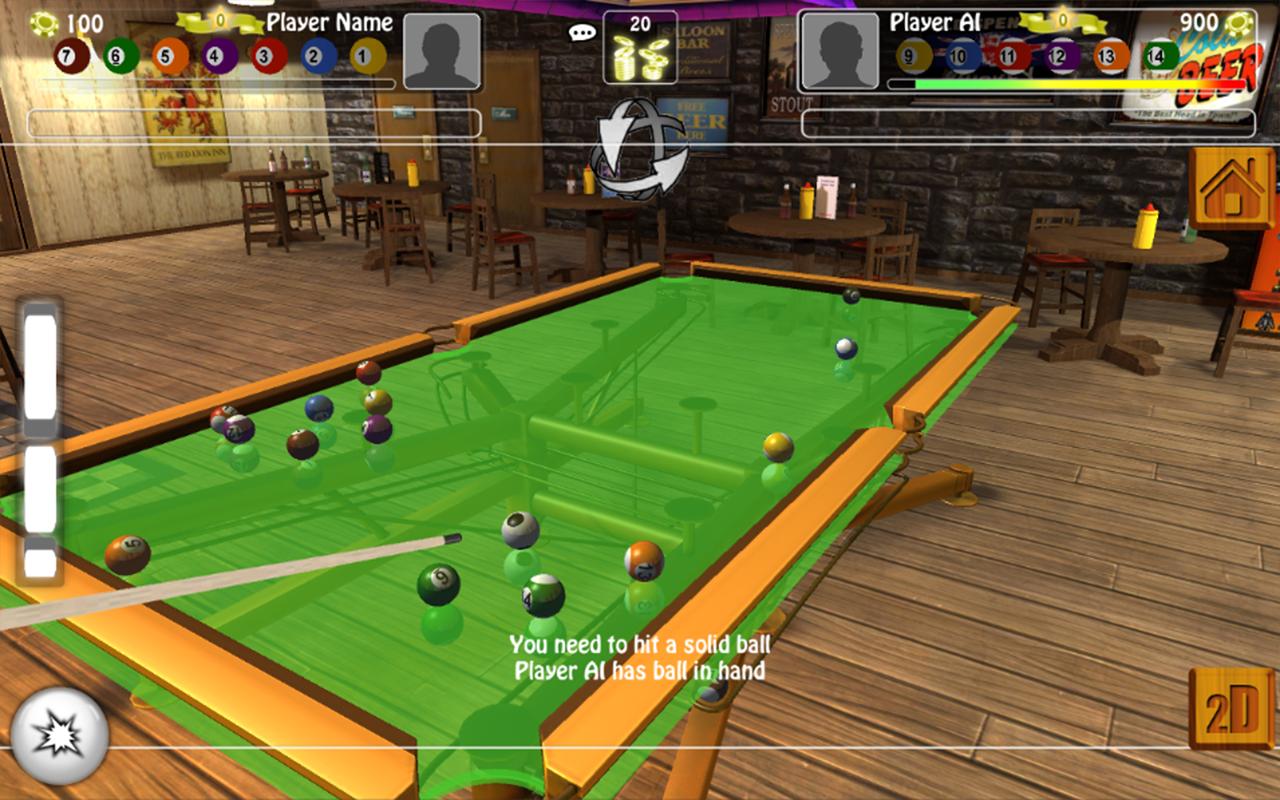
Task: Open the chat speech bubble
Action: click(581, 32)
